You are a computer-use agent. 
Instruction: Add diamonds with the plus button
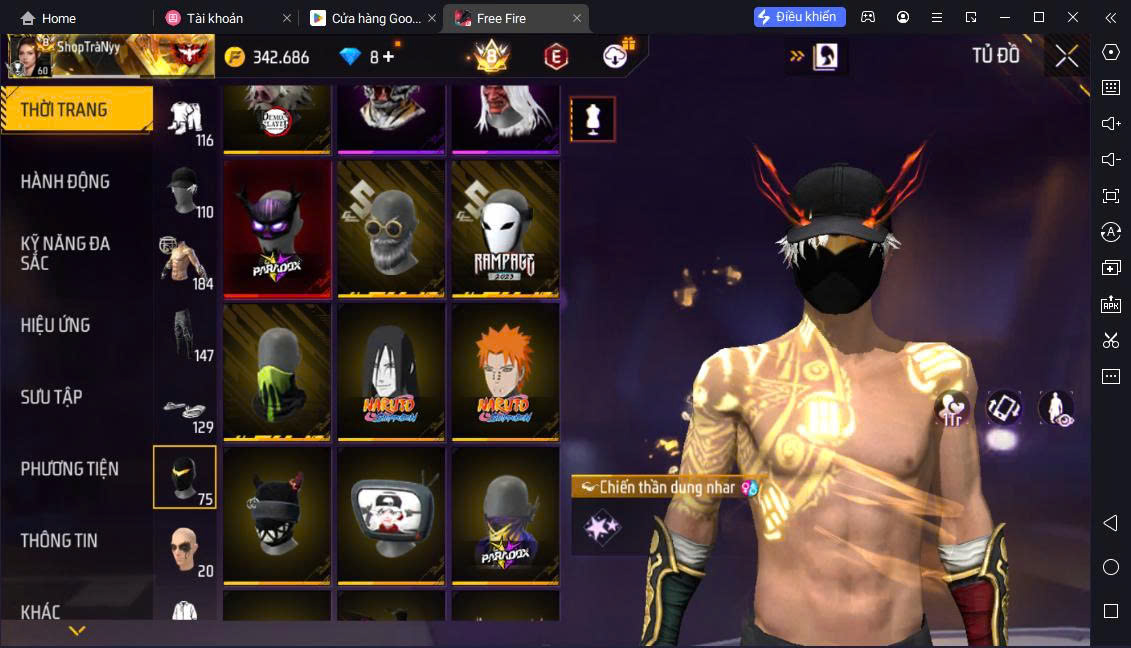(x=389, y=57)
